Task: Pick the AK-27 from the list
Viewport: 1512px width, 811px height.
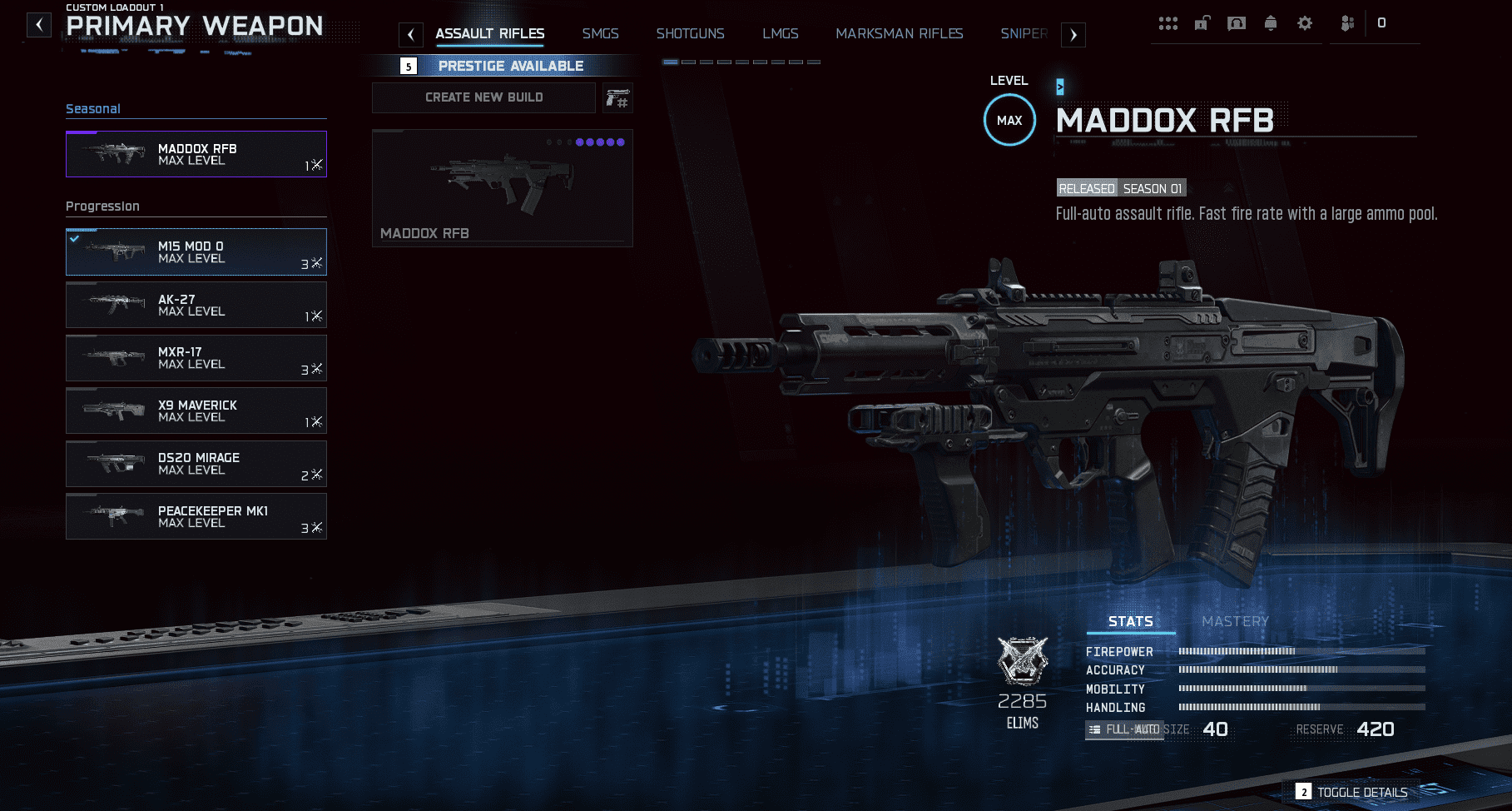Action: coord(196,305)
